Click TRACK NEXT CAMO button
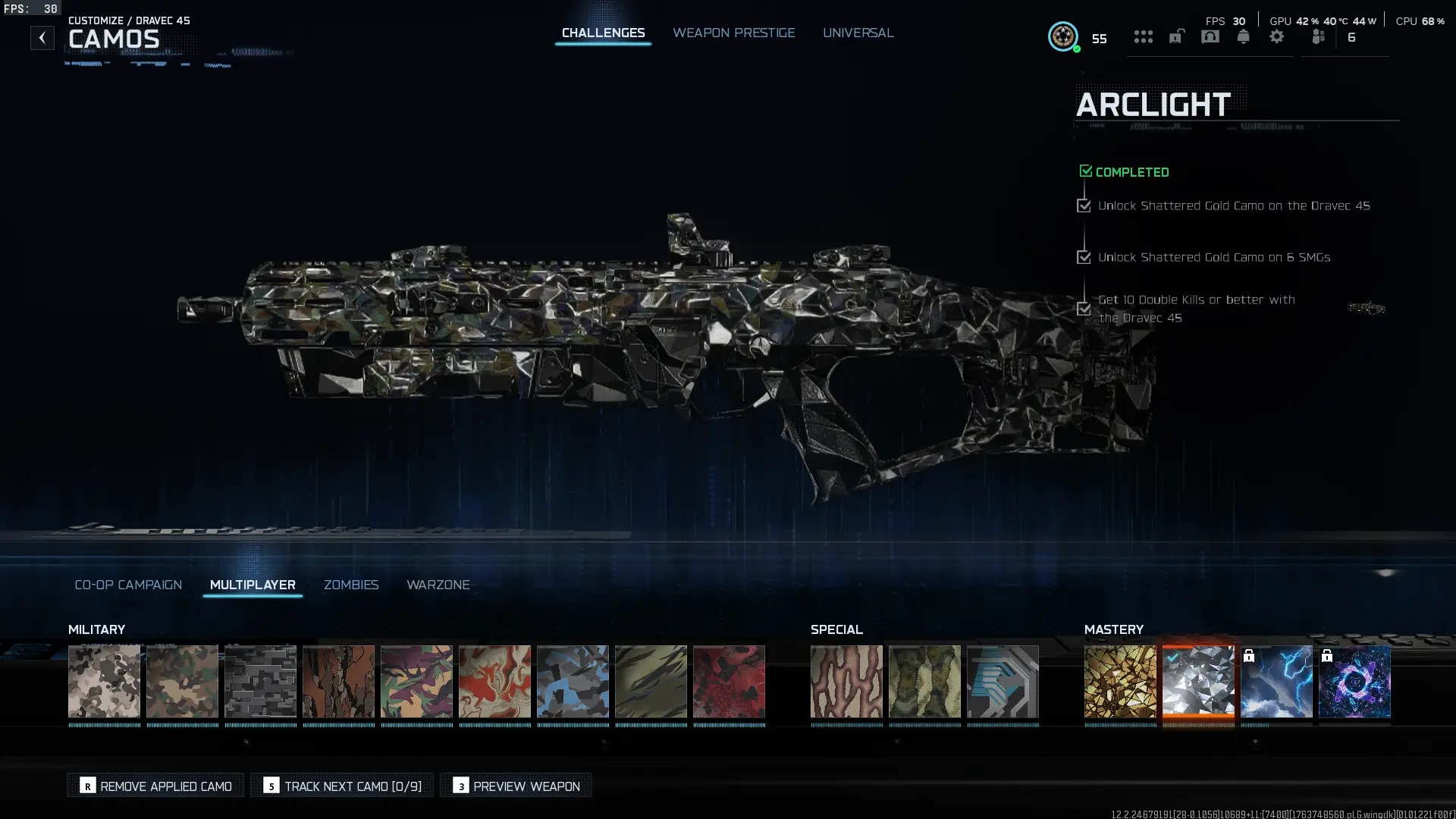The image size is (1456, 819). point(342,786)
